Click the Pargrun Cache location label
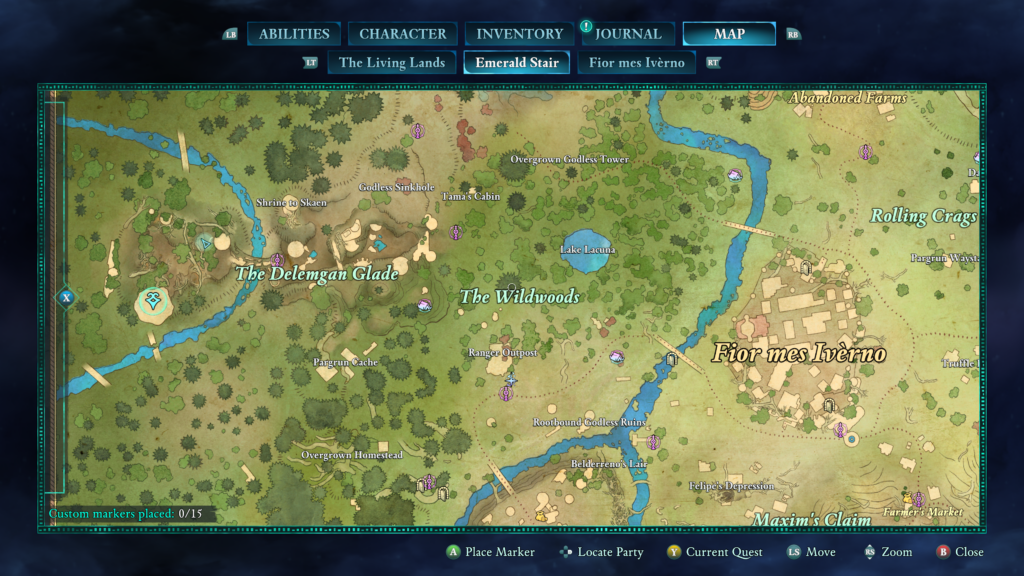 344,362
